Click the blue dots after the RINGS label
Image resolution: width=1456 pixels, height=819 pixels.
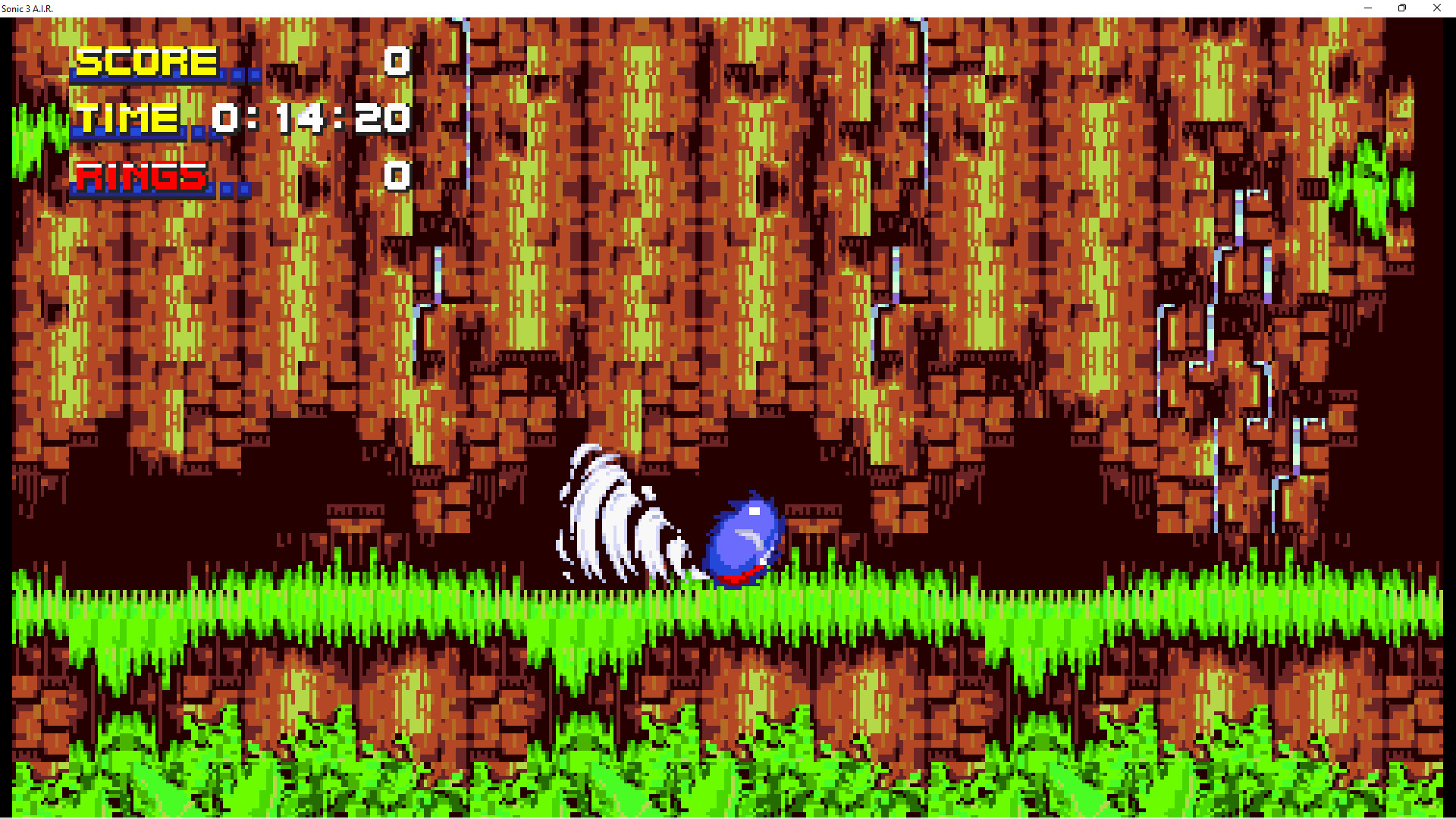tap(235, 190)
